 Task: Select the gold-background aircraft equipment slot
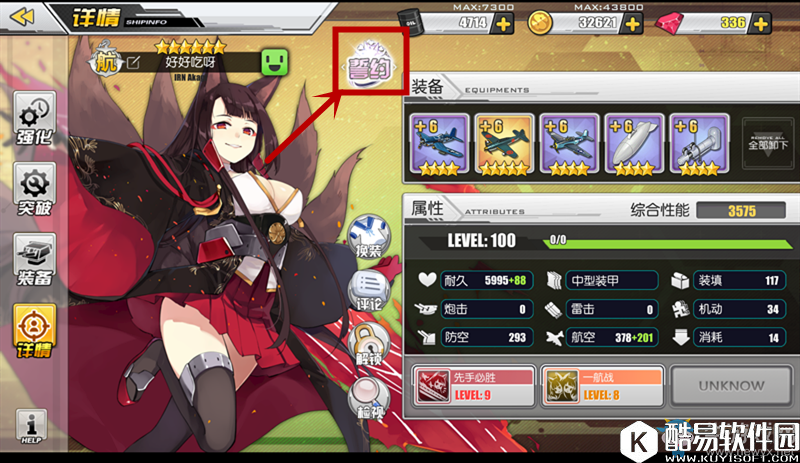pos(504,144)
